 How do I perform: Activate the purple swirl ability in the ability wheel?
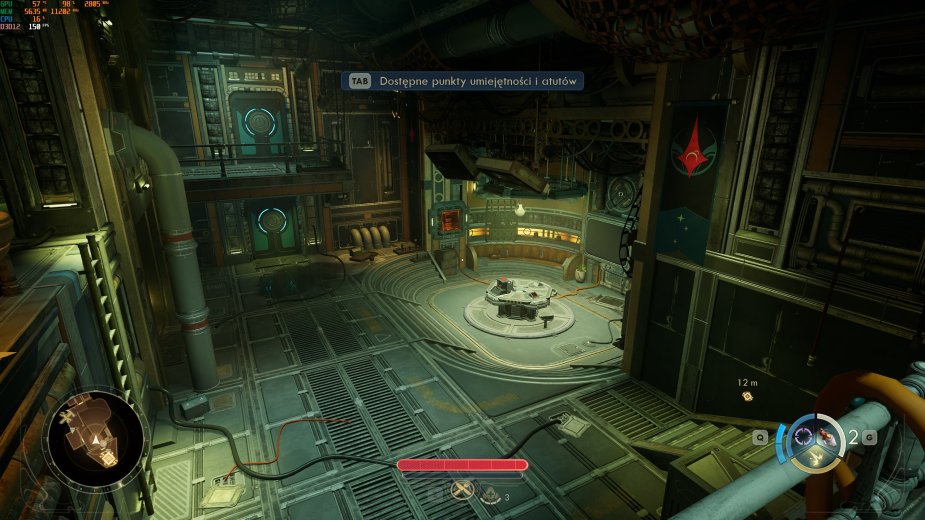tap(802, 434)
